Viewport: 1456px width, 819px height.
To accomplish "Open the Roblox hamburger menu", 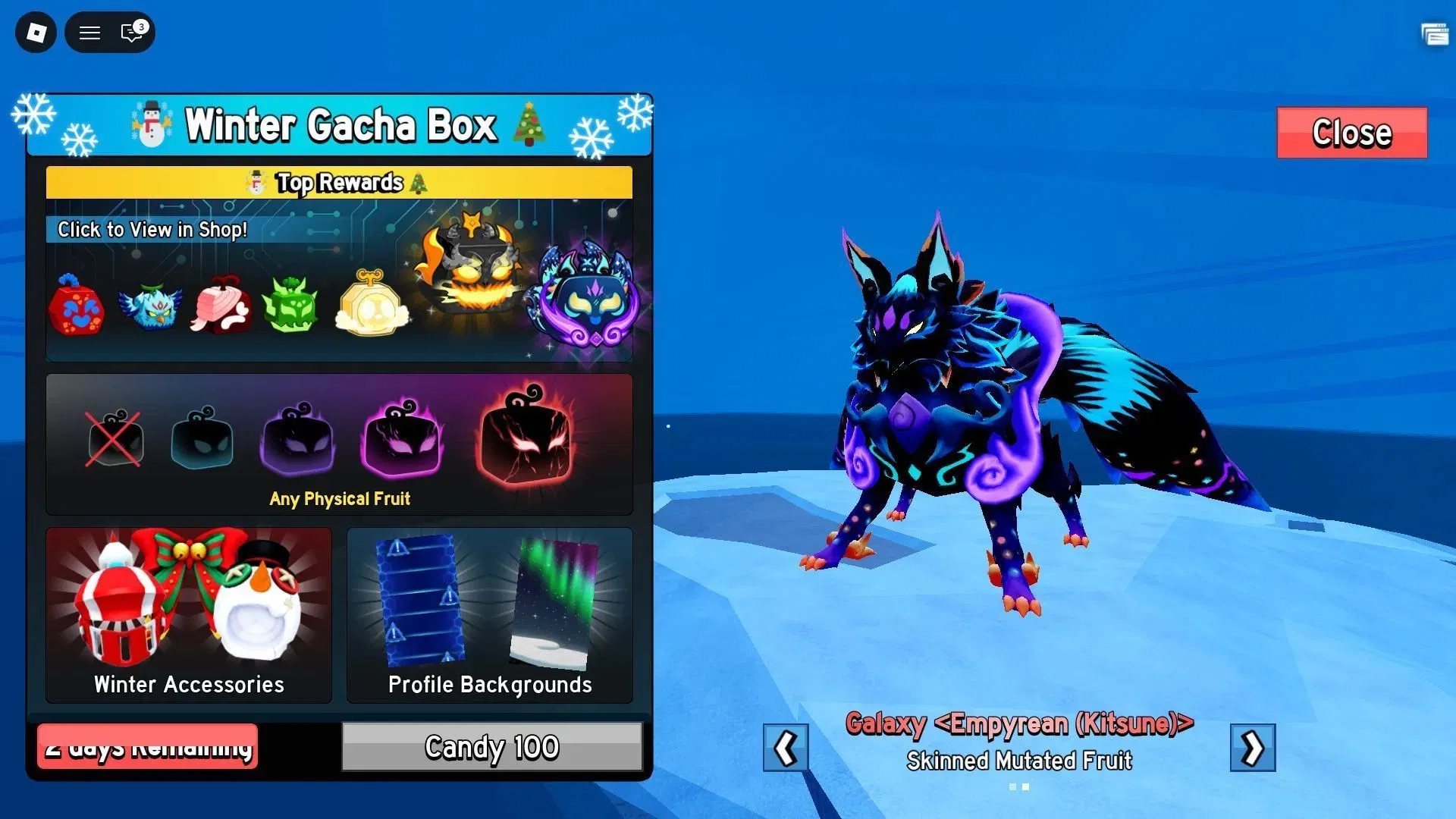I will 89,33.
